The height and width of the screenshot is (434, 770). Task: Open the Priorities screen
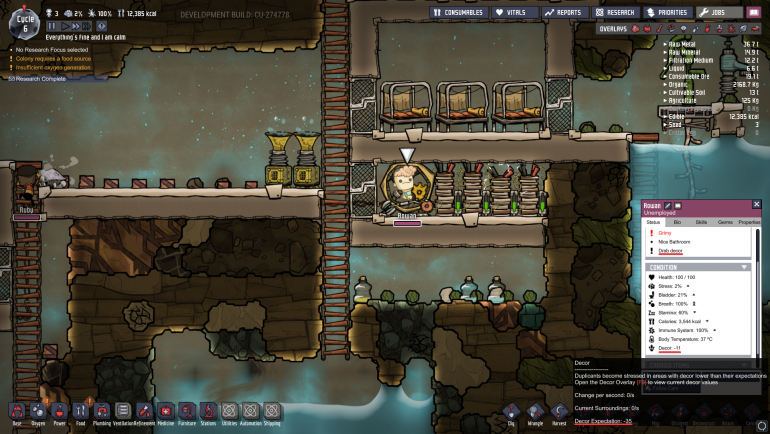[670, 12]
